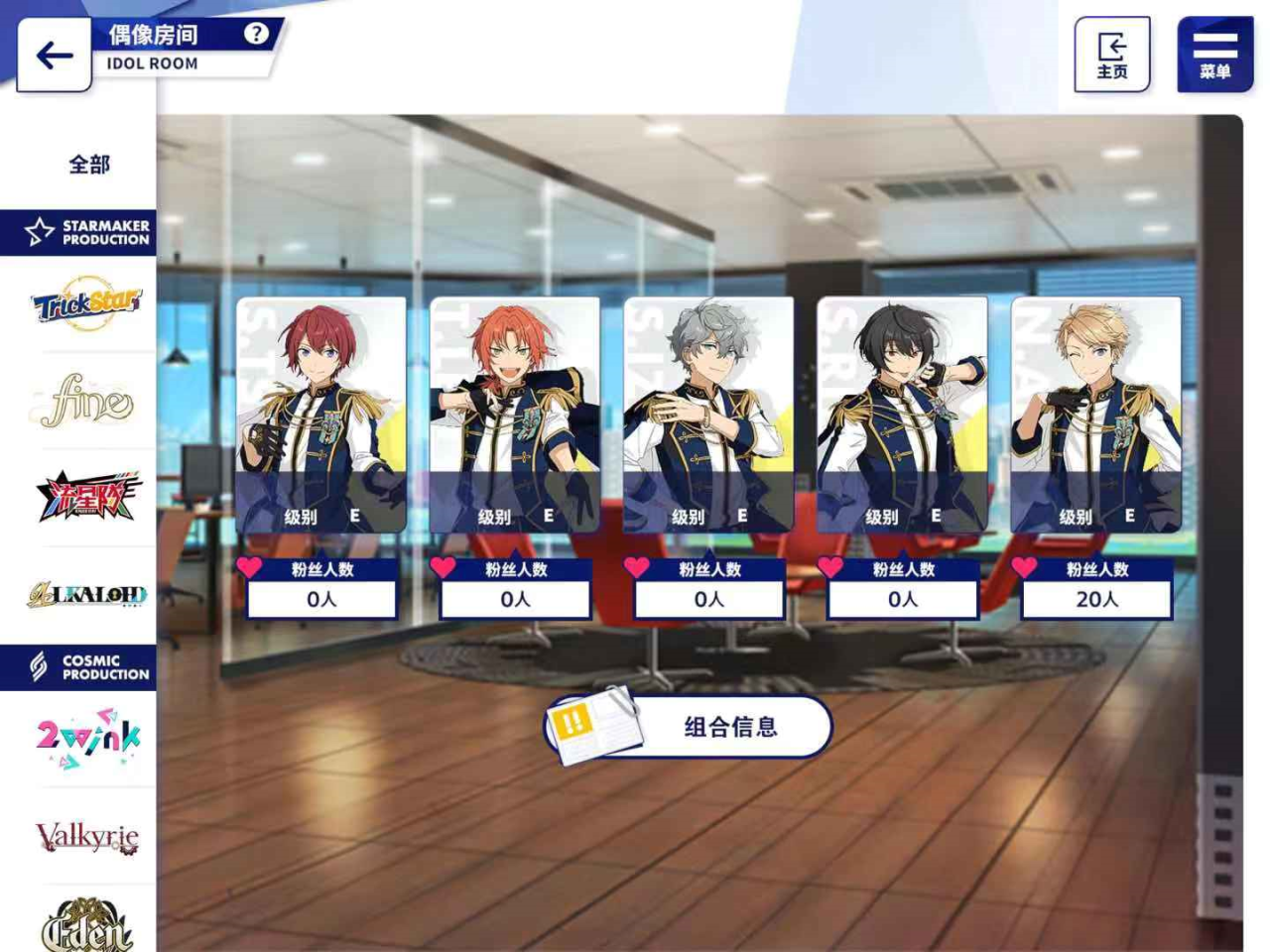Open the 2wink unit page

pyautogui.click(x=87, y=736)
